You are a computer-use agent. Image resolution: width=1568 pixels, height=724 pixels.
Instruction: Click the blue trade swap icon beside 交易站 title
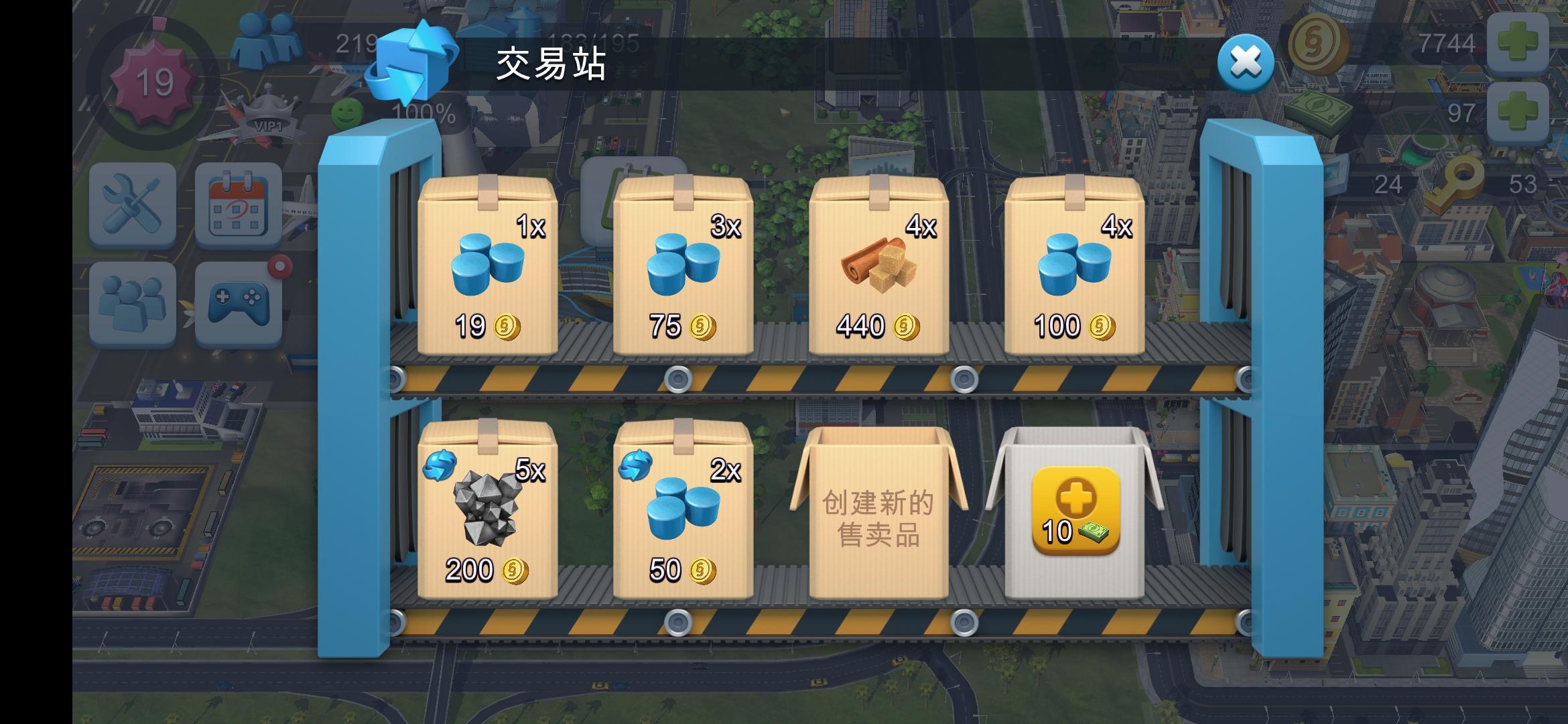point(409,62)
